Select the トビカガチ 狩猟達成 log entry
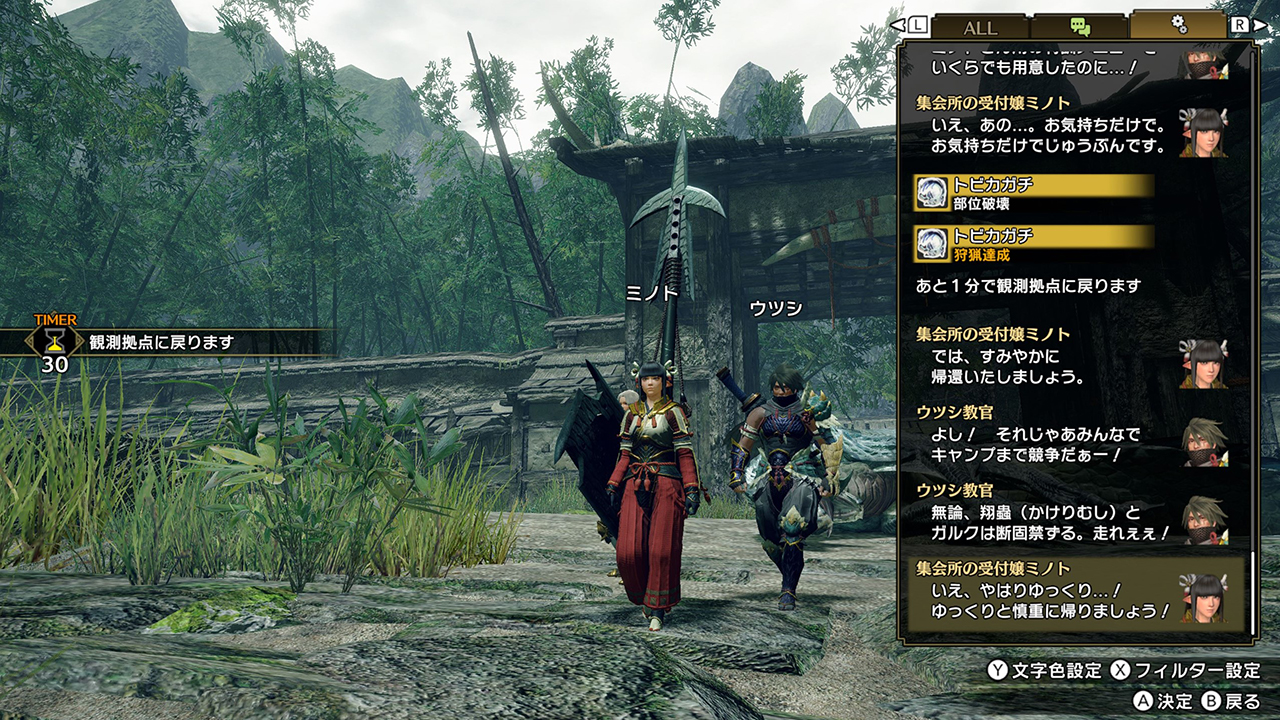 click(1034, 244)
